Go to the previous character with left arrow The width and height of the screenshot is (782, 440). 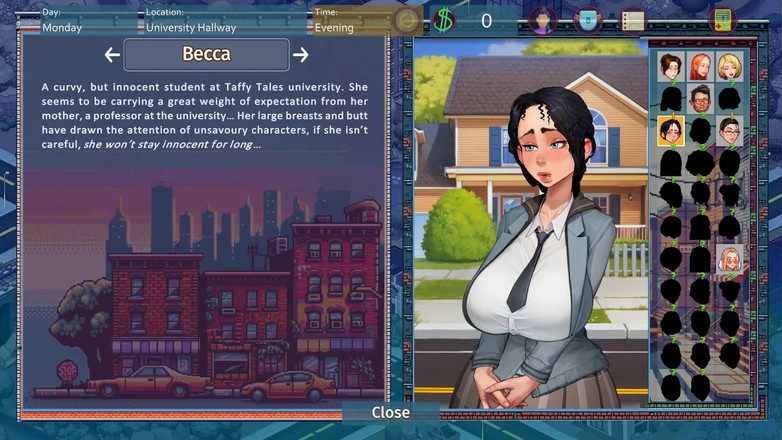pyautogui.click(x=112, y=55)
